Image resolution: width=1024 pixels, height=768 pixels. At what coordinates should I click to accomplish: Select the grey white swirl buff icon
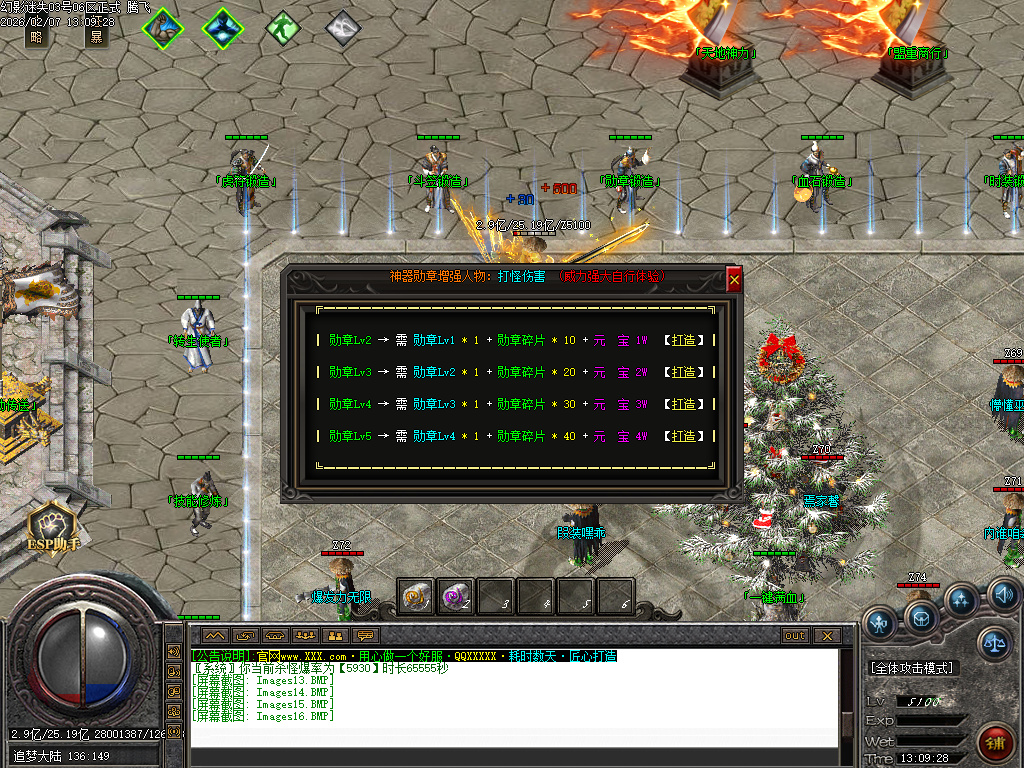[x=343, y=27]
